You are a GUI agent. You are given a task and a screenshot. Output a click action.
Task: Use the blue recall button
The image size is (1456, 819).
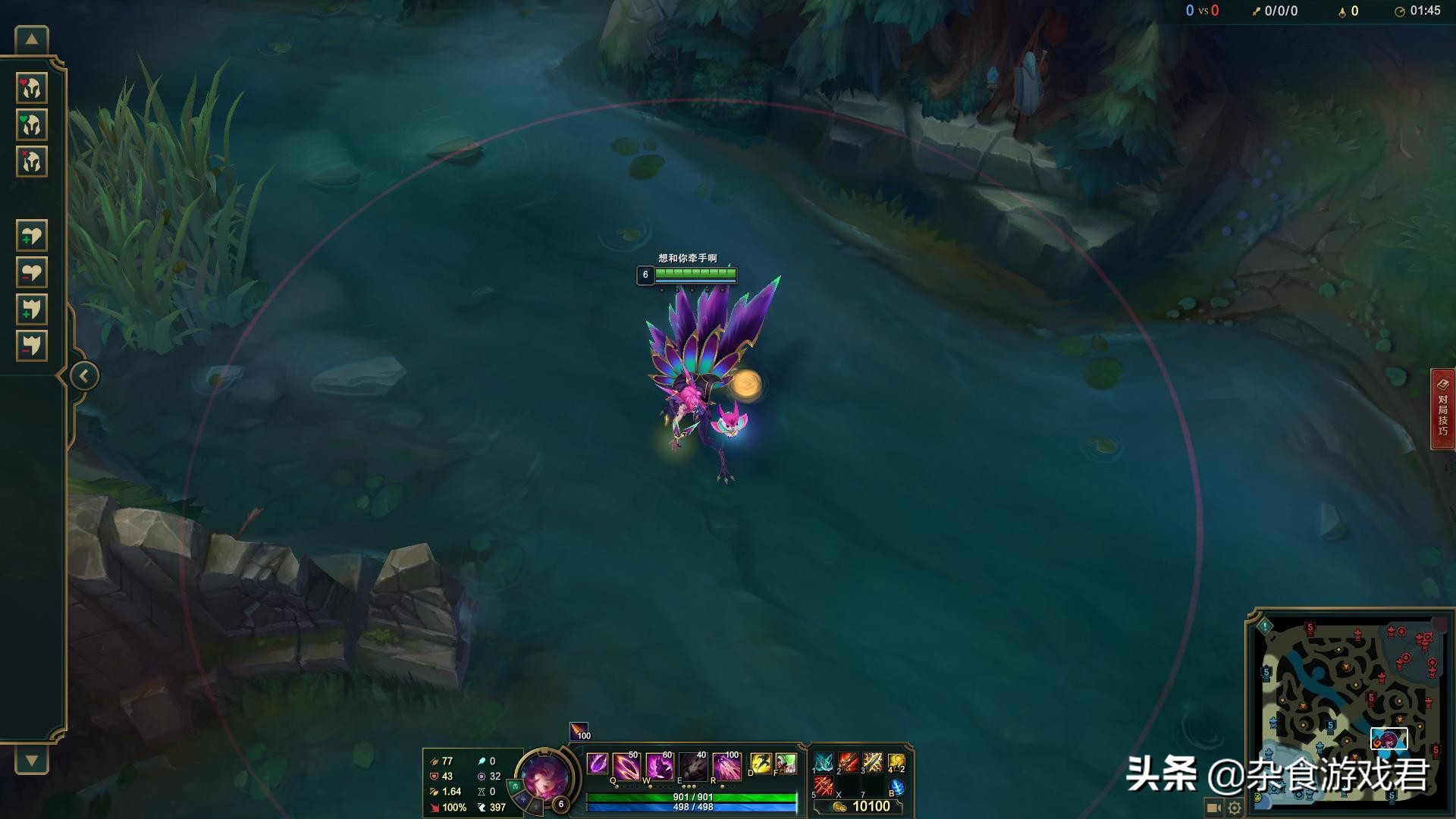[896, 788]
